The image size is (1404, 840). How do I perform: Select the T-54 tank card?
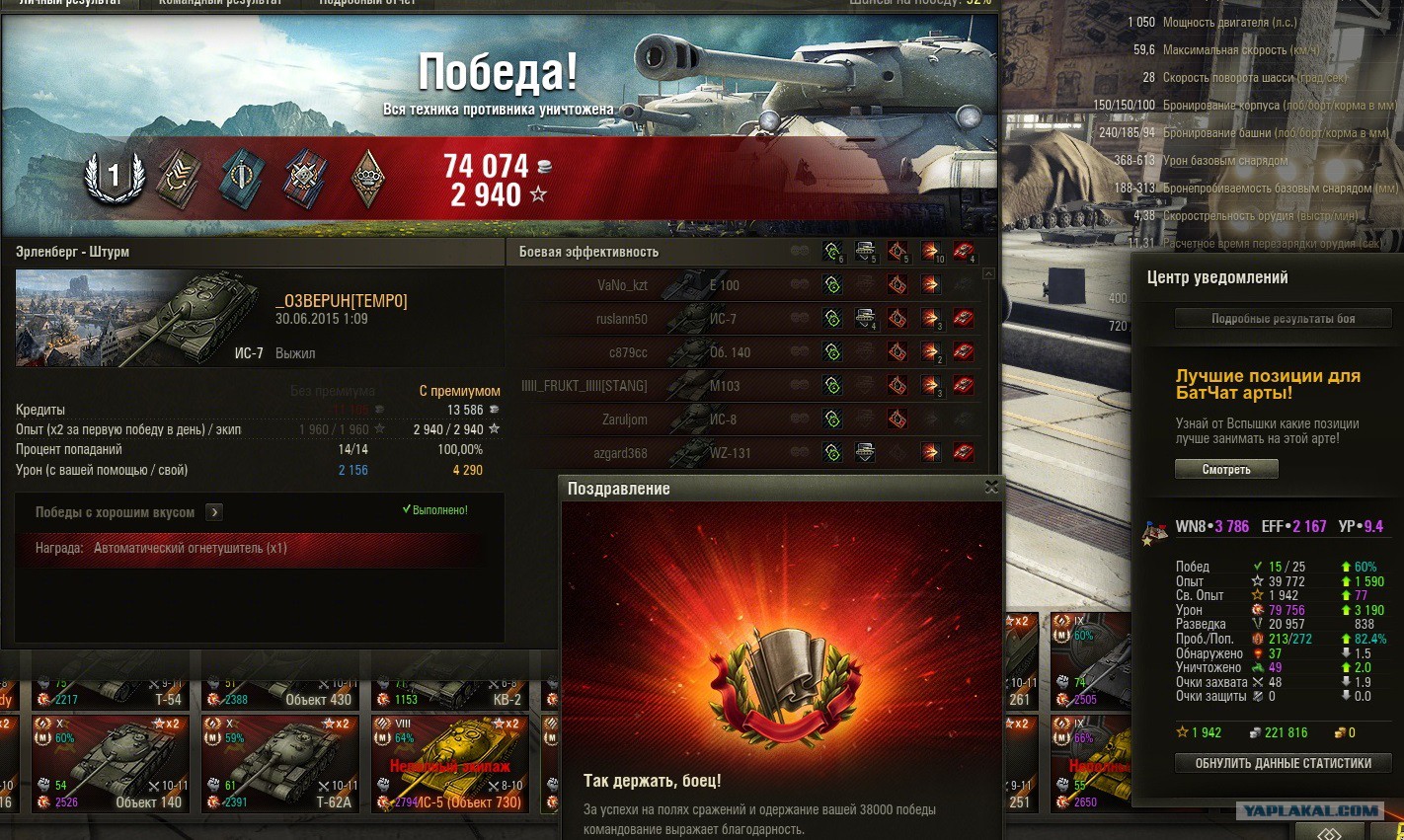point(111,686)
